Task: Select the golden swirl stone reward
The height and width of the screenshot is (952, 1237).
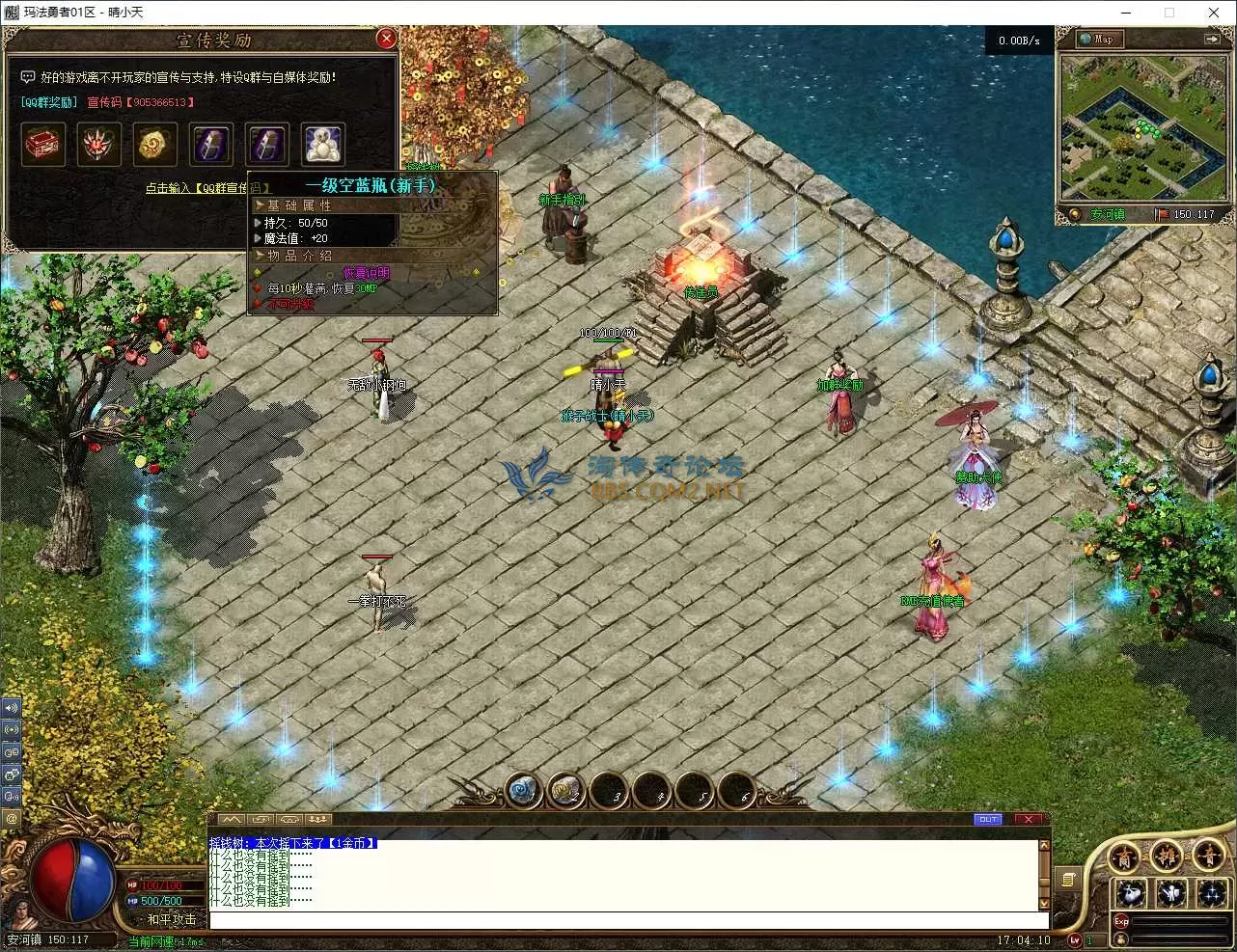Action: (x=155, y=144)
